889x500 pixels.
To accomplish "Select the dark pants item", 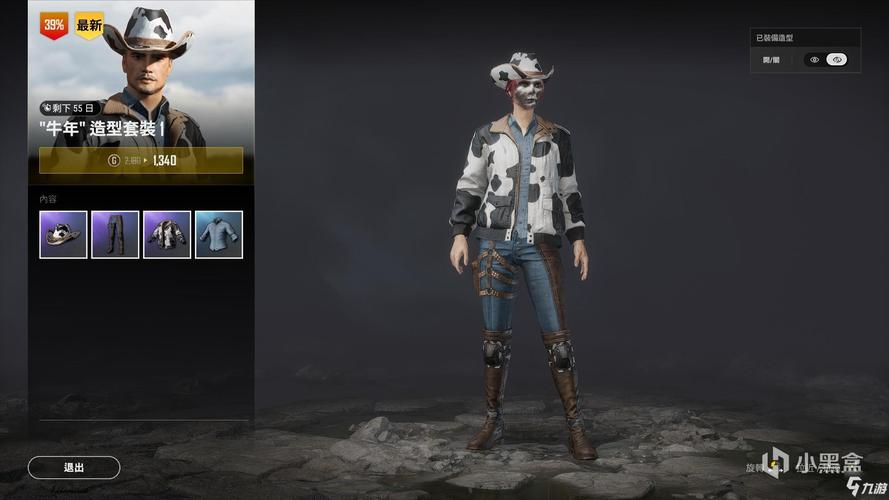I will pyautogui.click(x=115, y=234).
